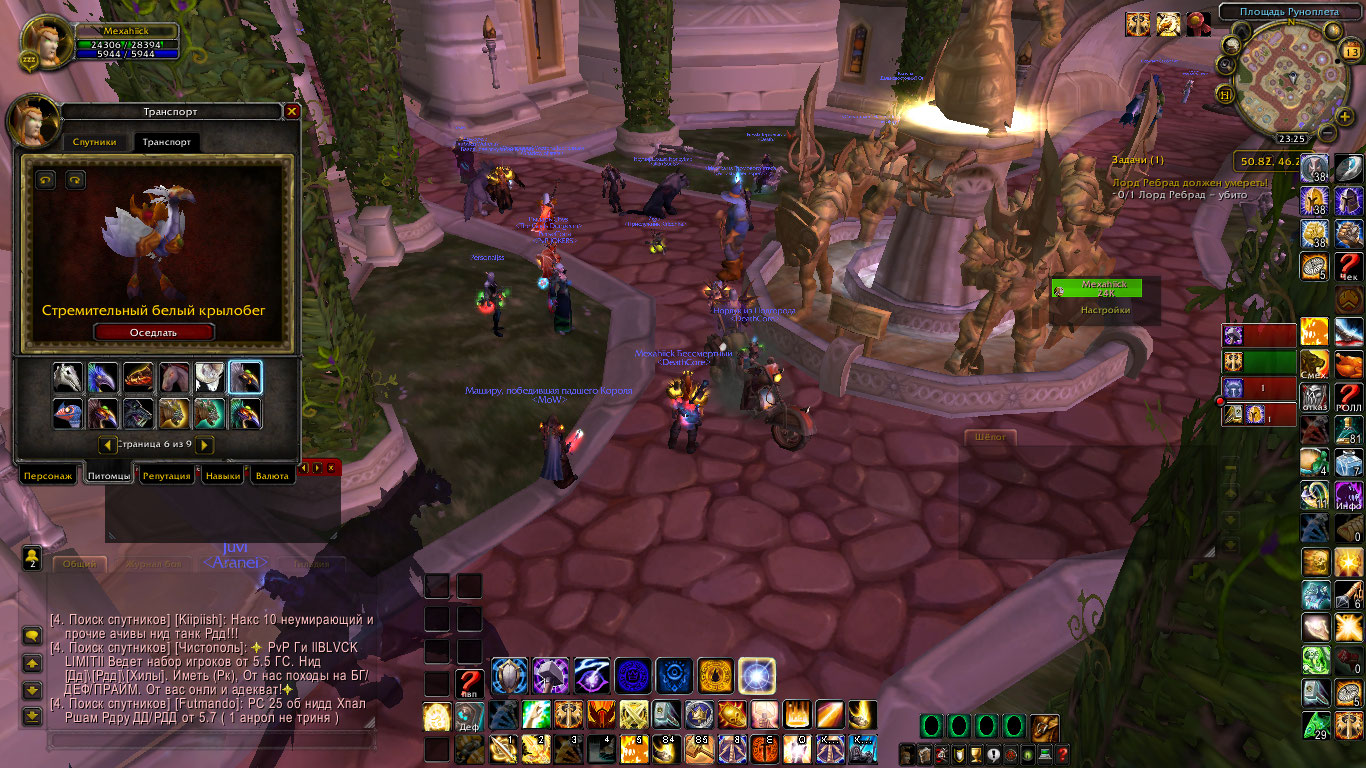Click the Оседлать mount button

pyautogui.click(x=153, y=332)
